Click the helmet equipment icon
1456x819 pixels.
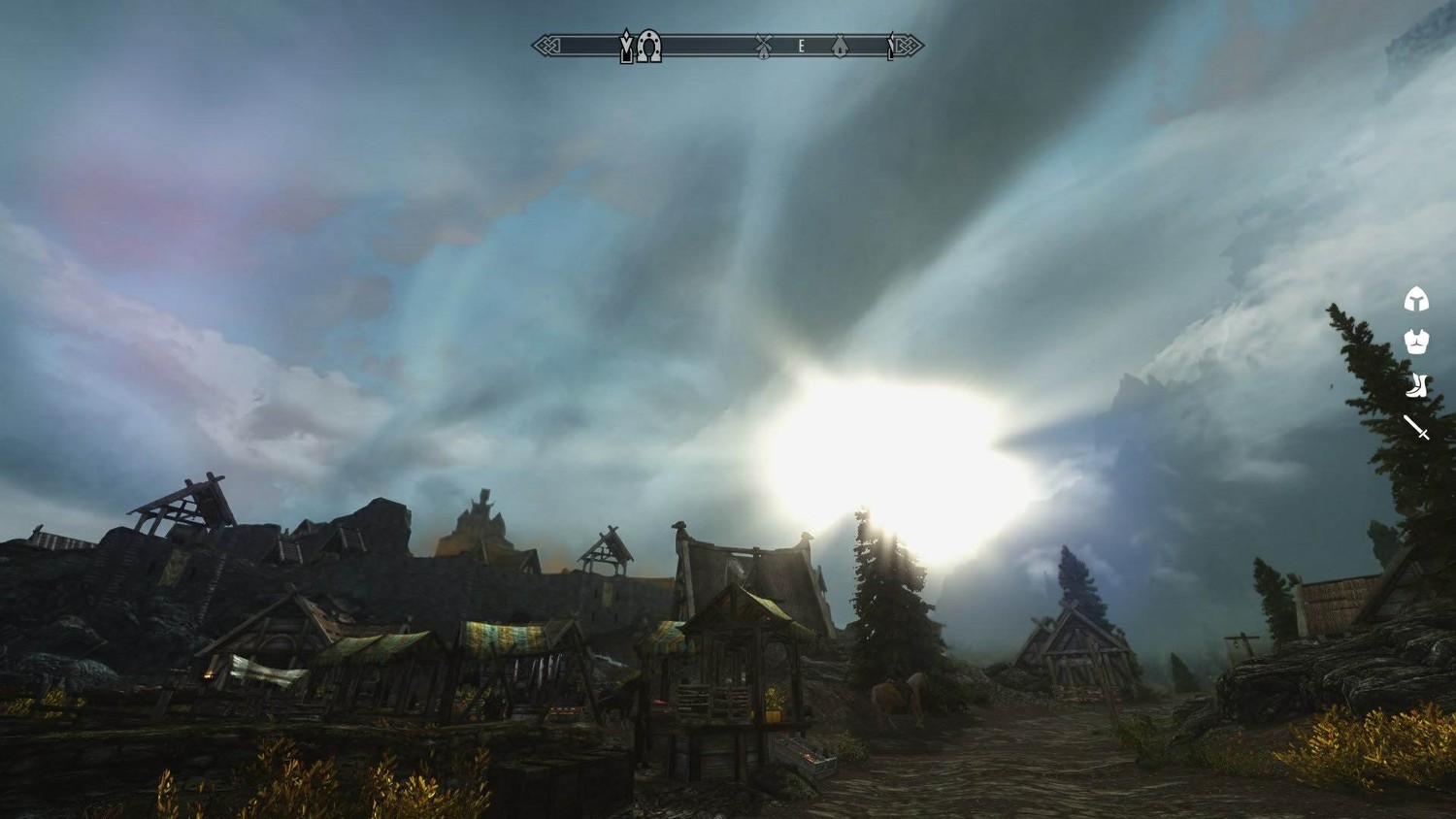point(1416,300)
